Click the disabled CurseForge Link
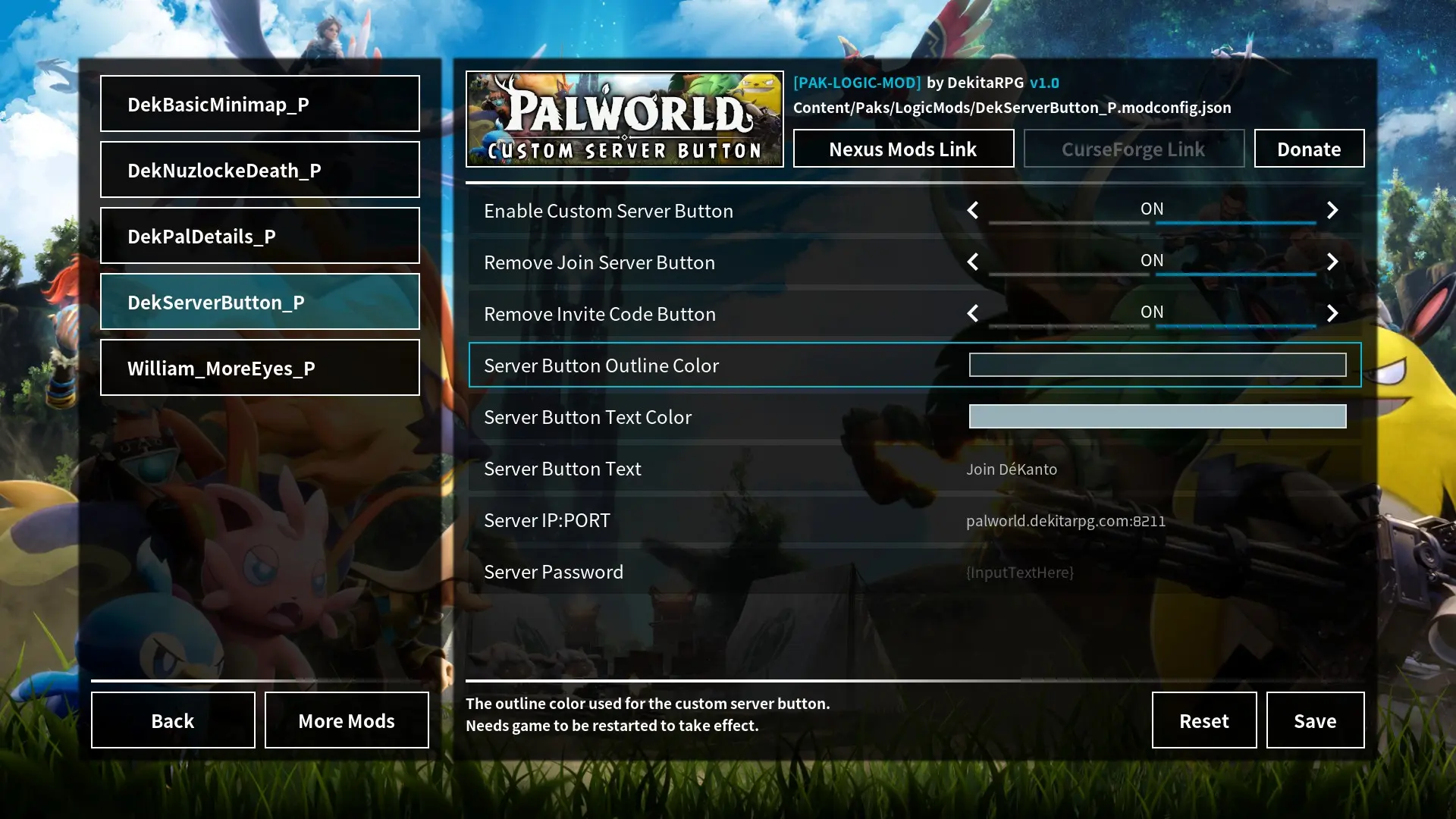1456x819 pixels. 1134,149
